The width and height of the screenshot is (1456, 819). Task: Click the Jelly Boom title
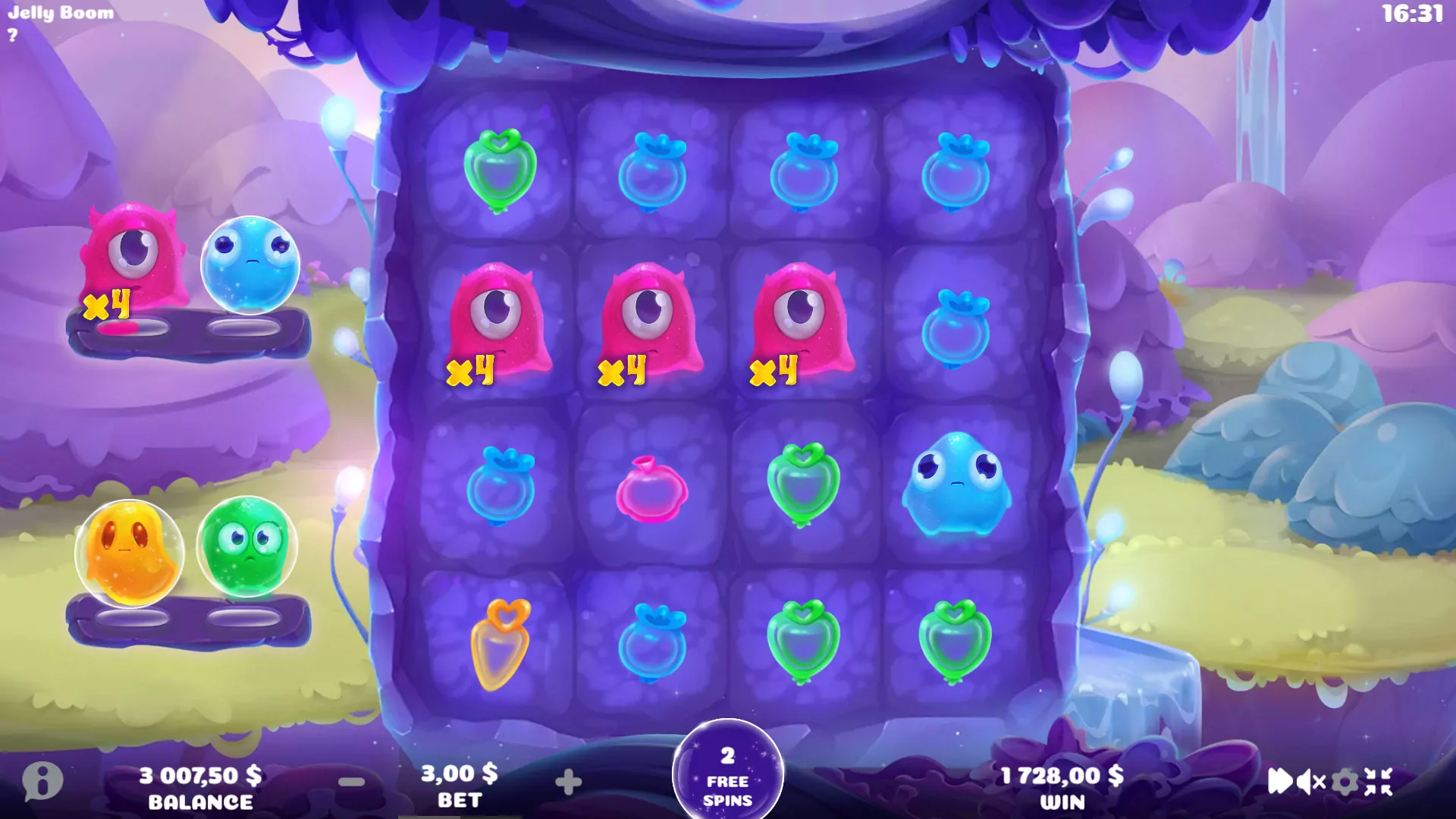point(59,12)
